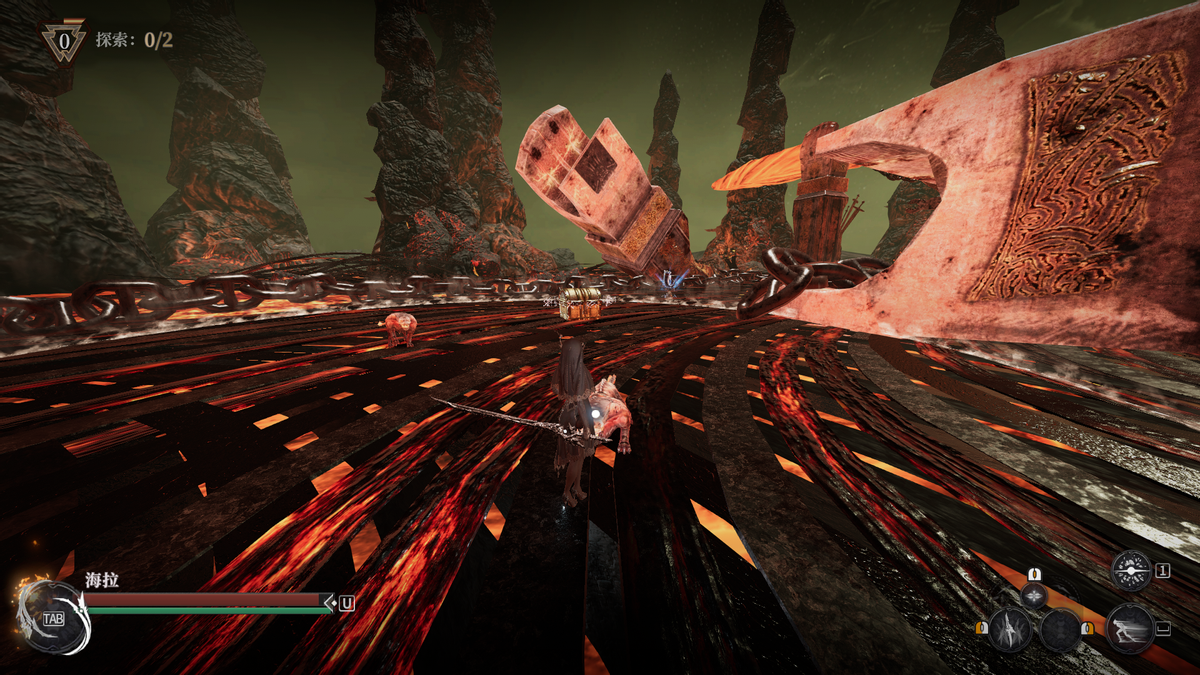Select the triple blade attack skill
Image resolution: width=1200 pixels, height=675 pixels.
(1010, 630)
